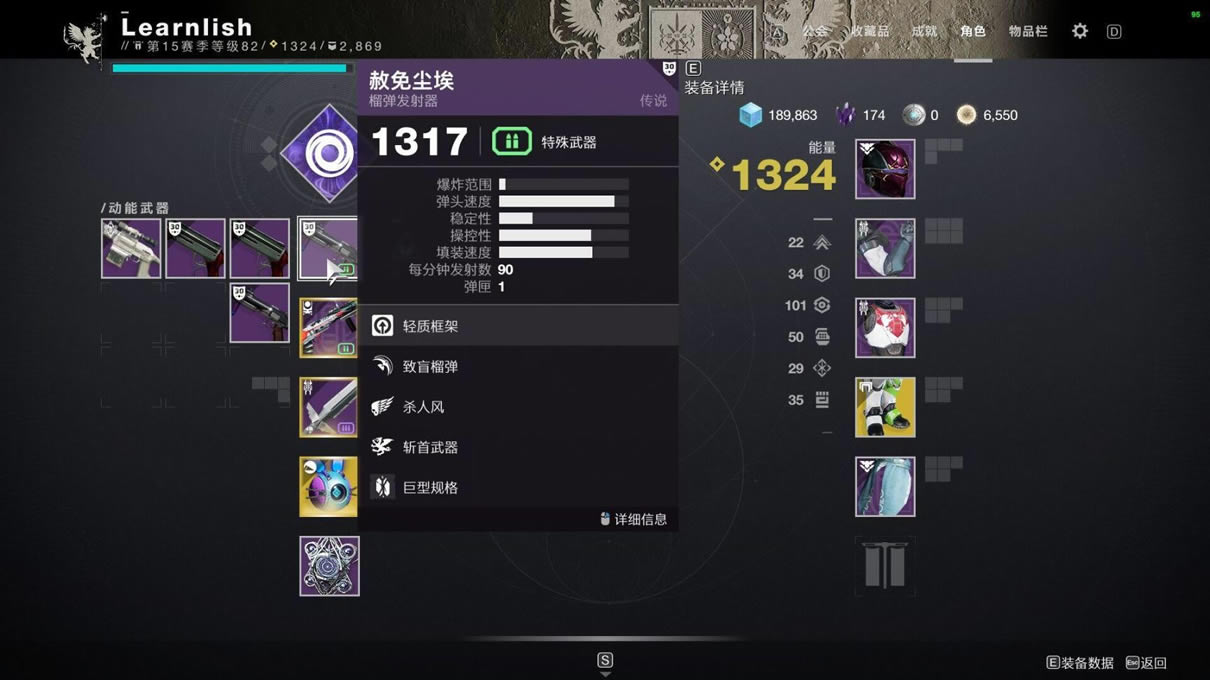Choose the red and white energy weapon
Image resolution: width=1210 pixels, height=680 pixels.
pyautogui.click(x=328, y=328)
